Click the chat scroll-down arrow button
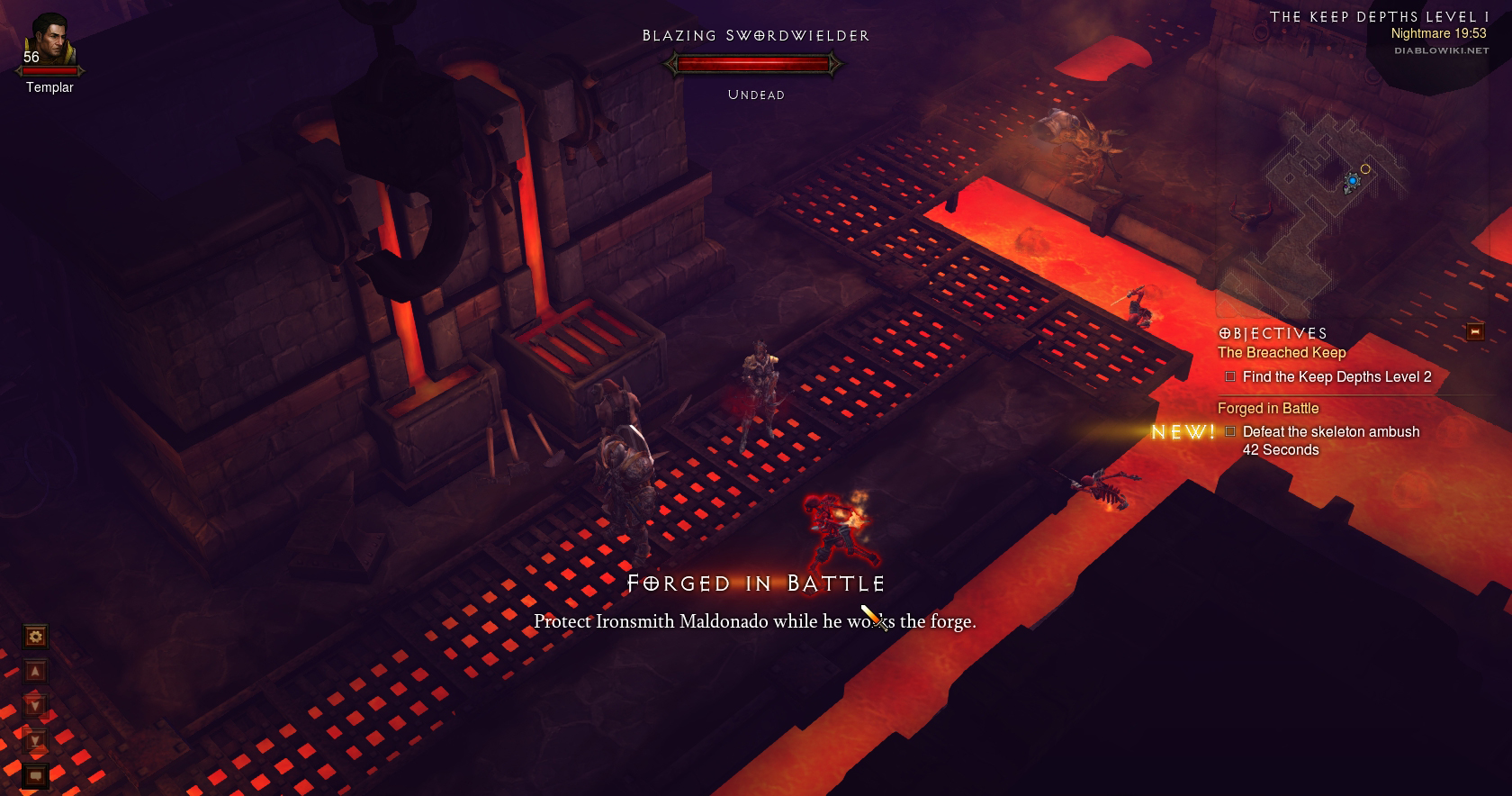 [x=35, y=706]
